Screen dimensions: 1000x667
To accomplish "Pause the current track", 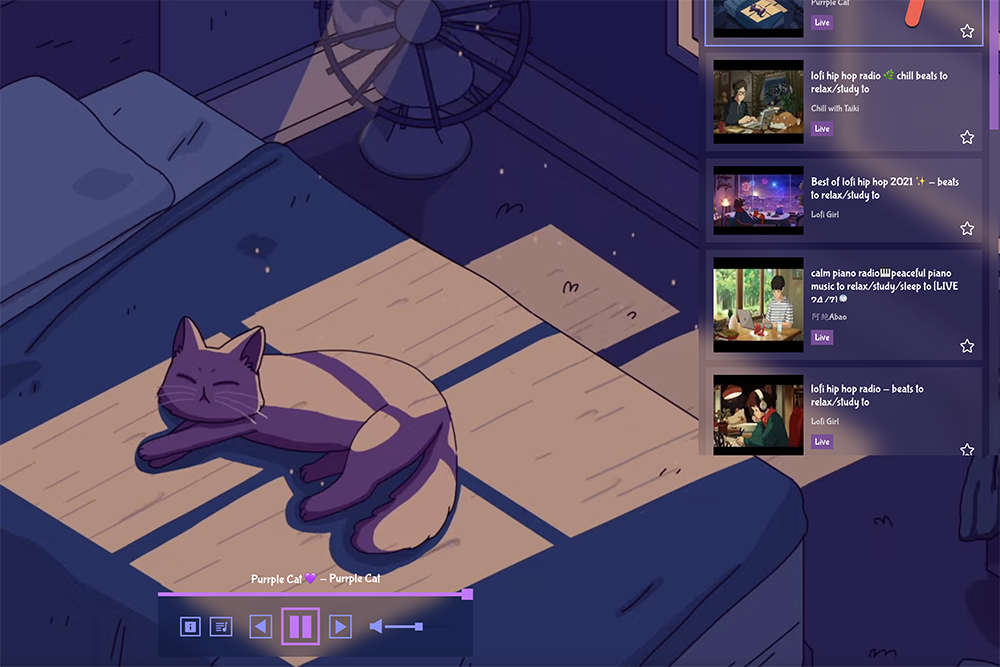I will (301, 627).
